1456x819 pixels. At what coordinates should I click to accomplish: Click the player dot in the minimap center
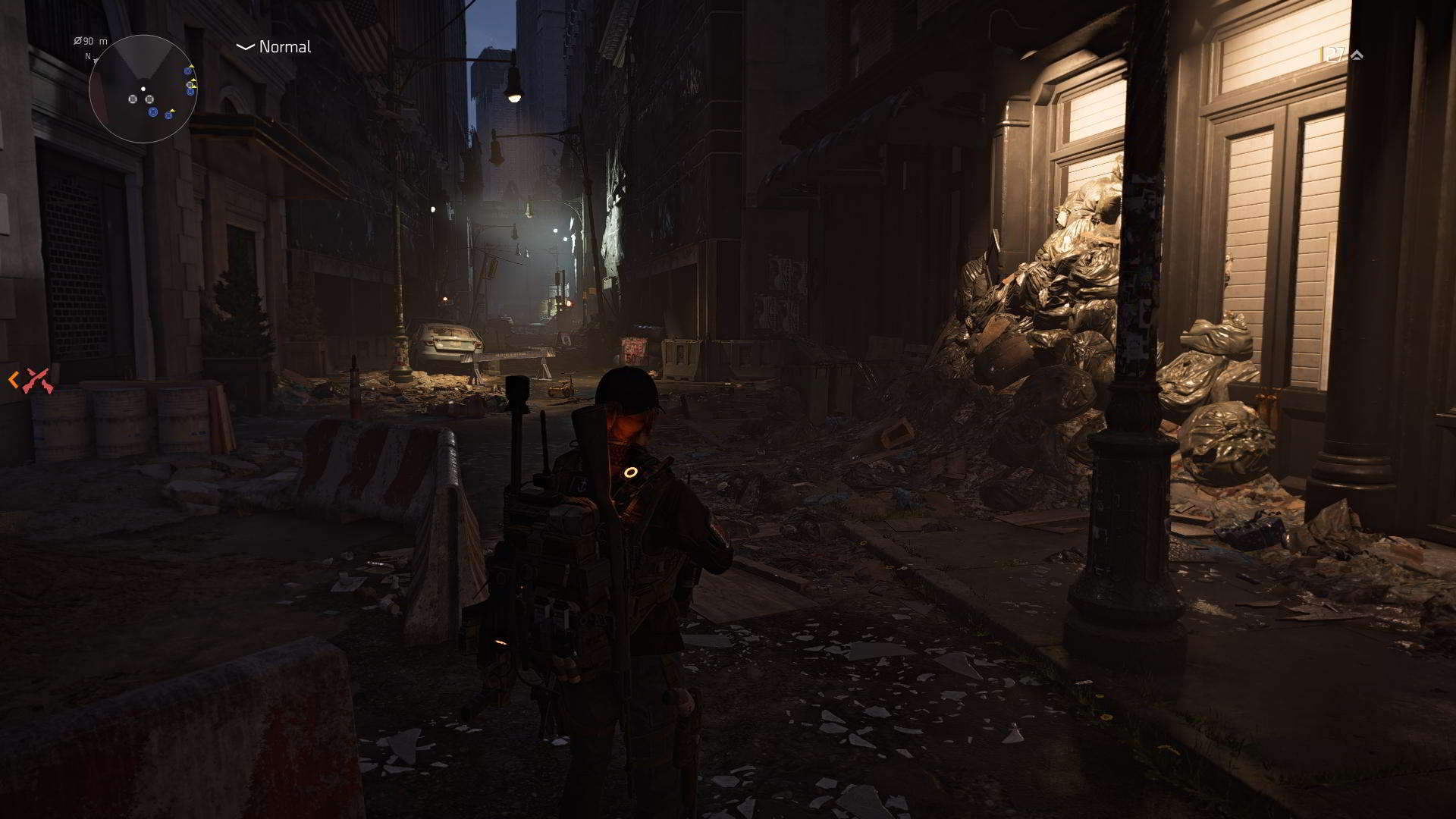[143, 89]
